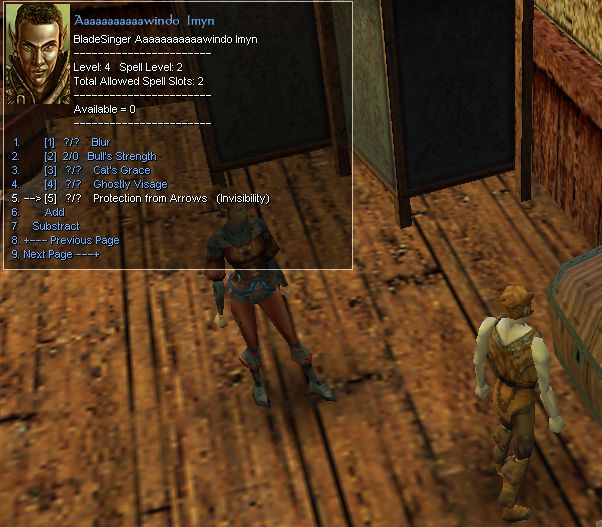The height and width of the screenshot is (527, 602).
Task: Choose the Bull's Strength spell entry
Action: coord(122,157)
